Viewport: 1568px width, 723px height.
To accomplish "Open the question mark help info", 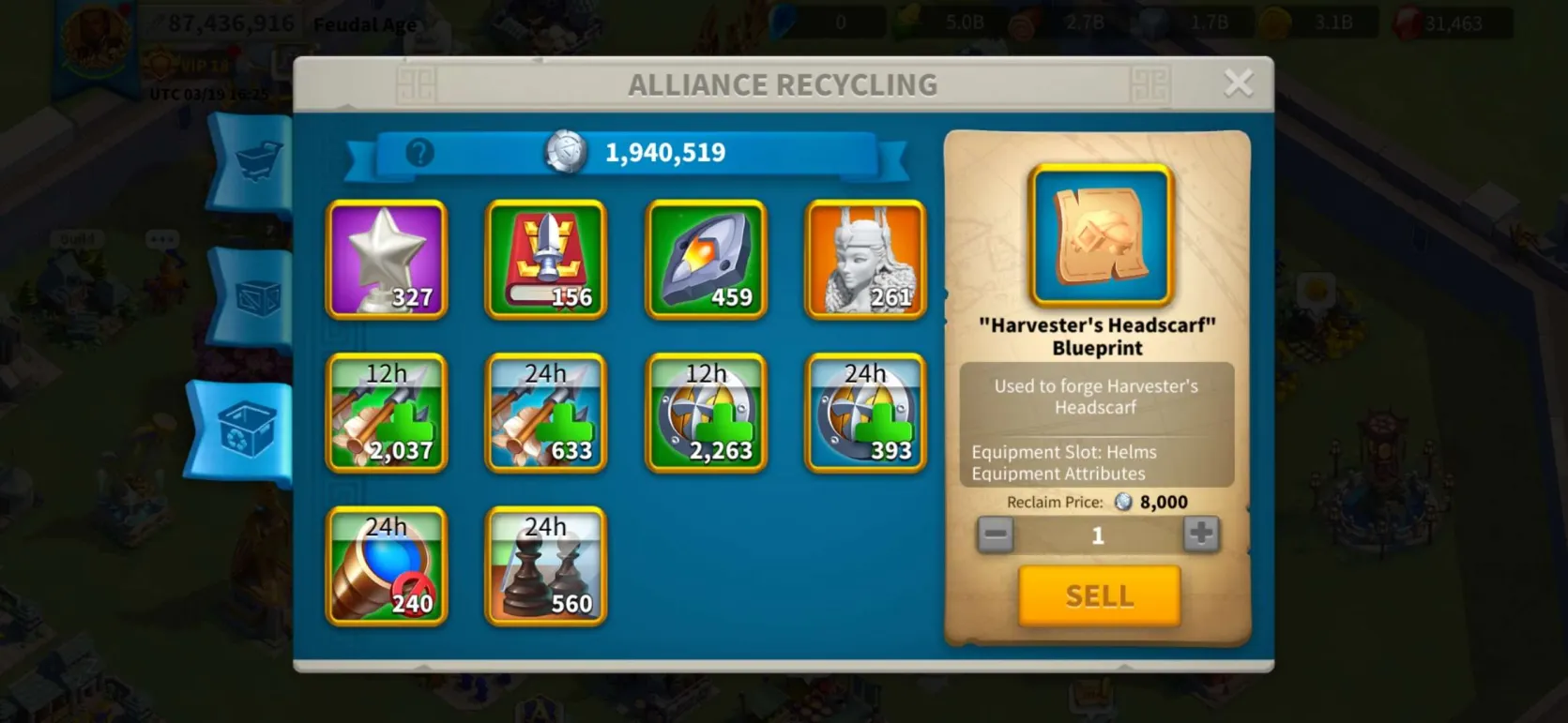I will [x=419, y=152].
